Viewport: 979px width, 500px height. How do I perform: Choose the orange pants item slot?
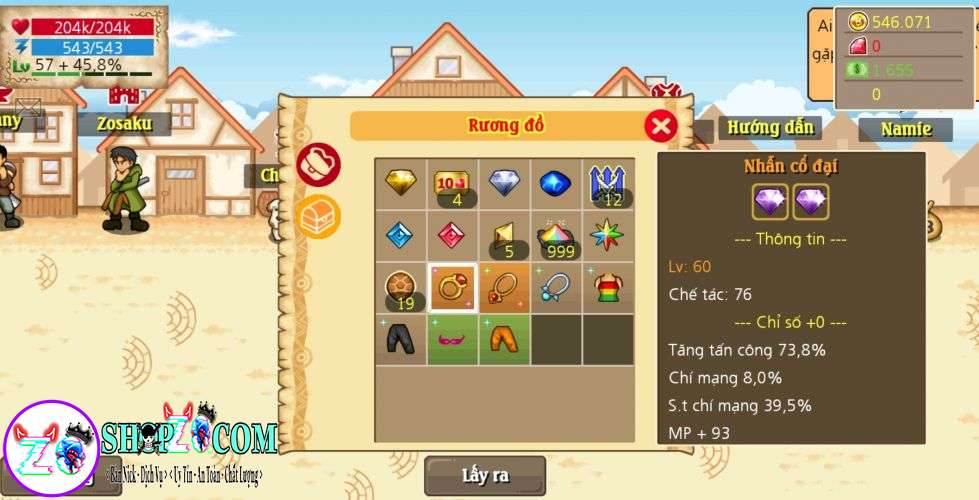[x=505, y=340]
